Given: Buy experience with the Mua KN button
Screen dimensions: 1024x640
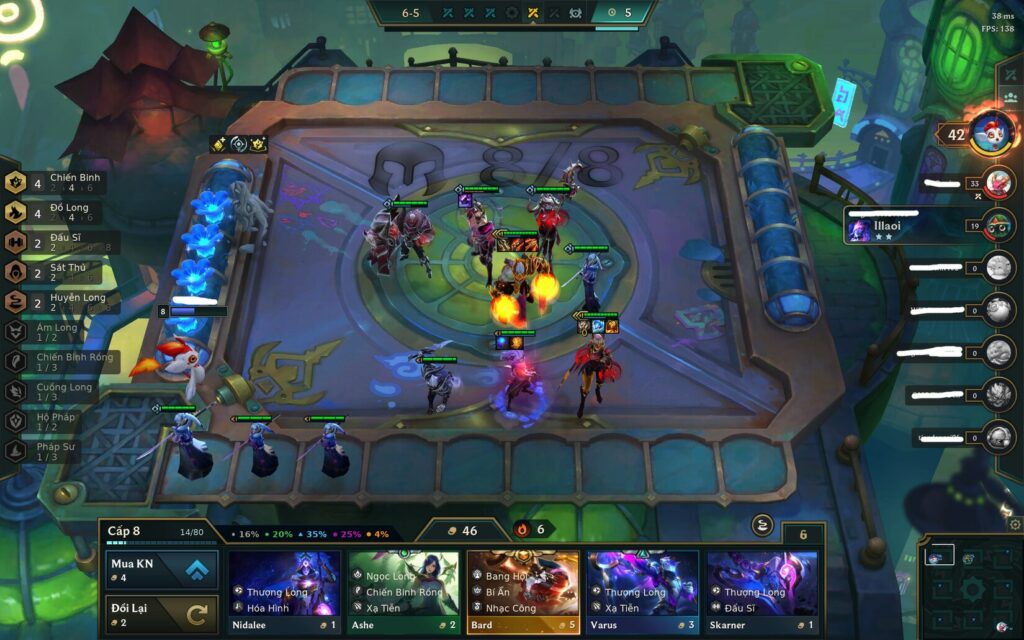Looking at the screenshot, I should tap(161, 570).
